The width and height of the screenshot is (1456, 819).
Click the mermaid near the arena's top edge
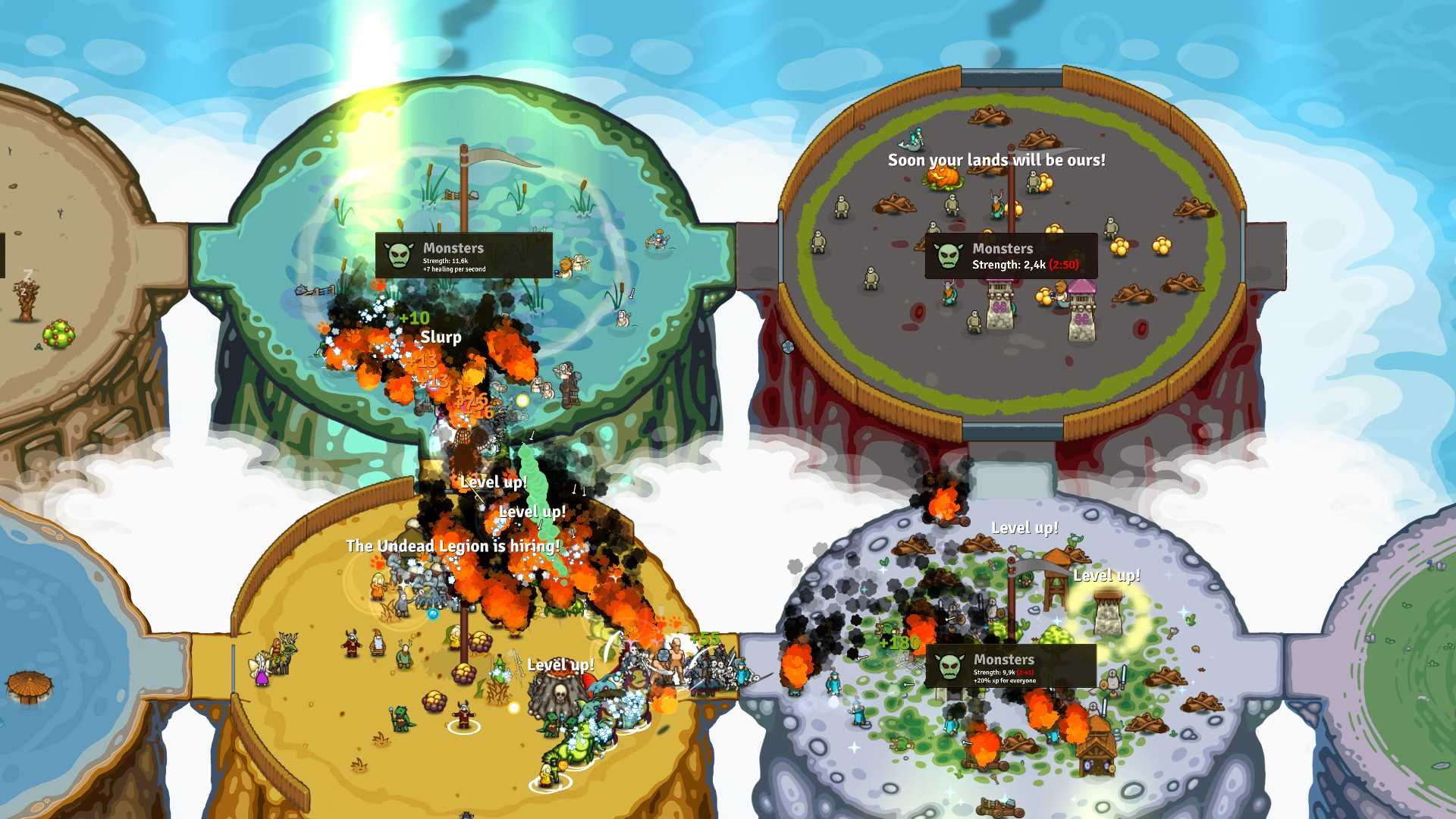point(913,140)
